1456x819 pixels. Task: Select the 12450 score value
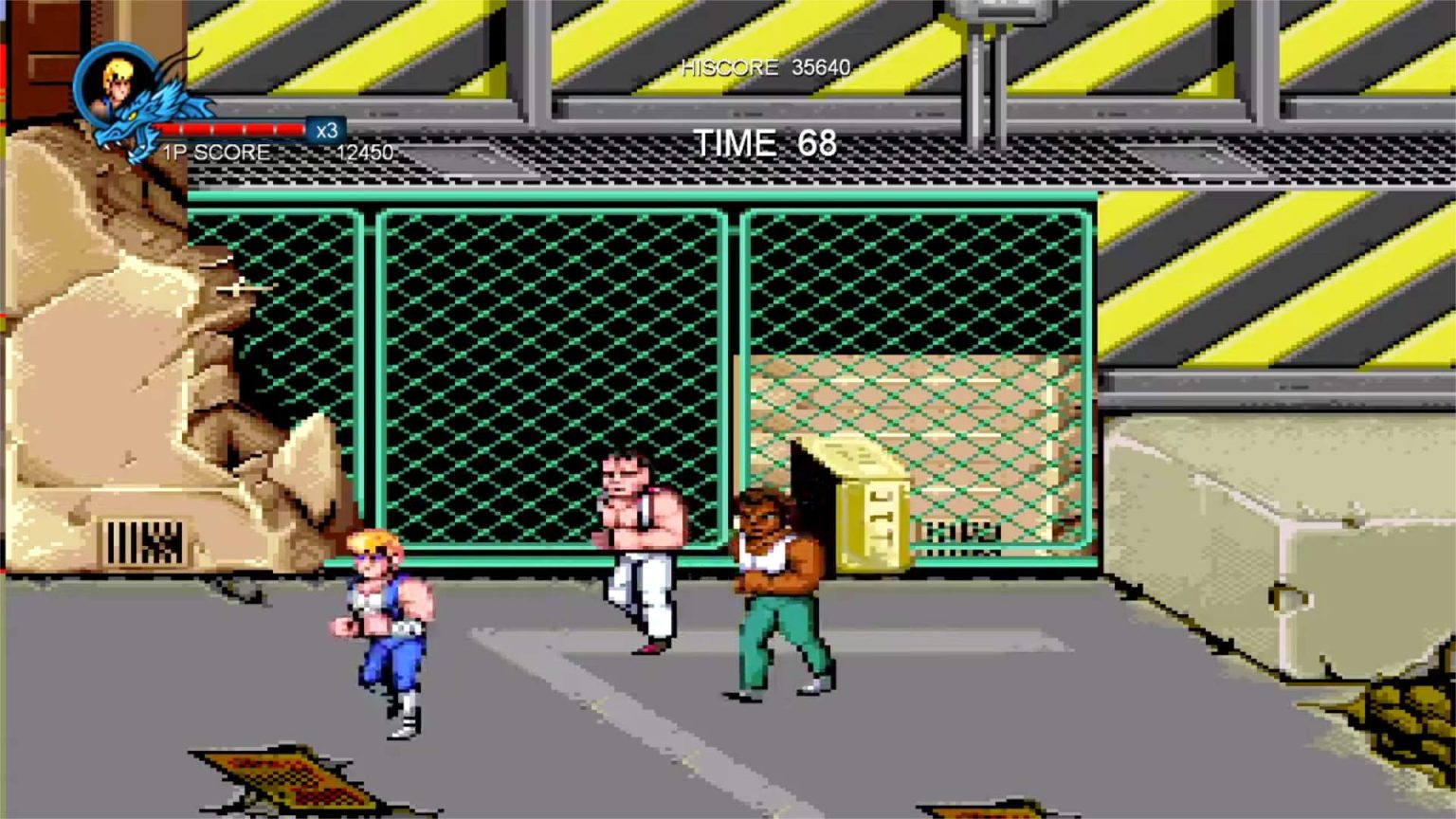(x=368, y=152)
